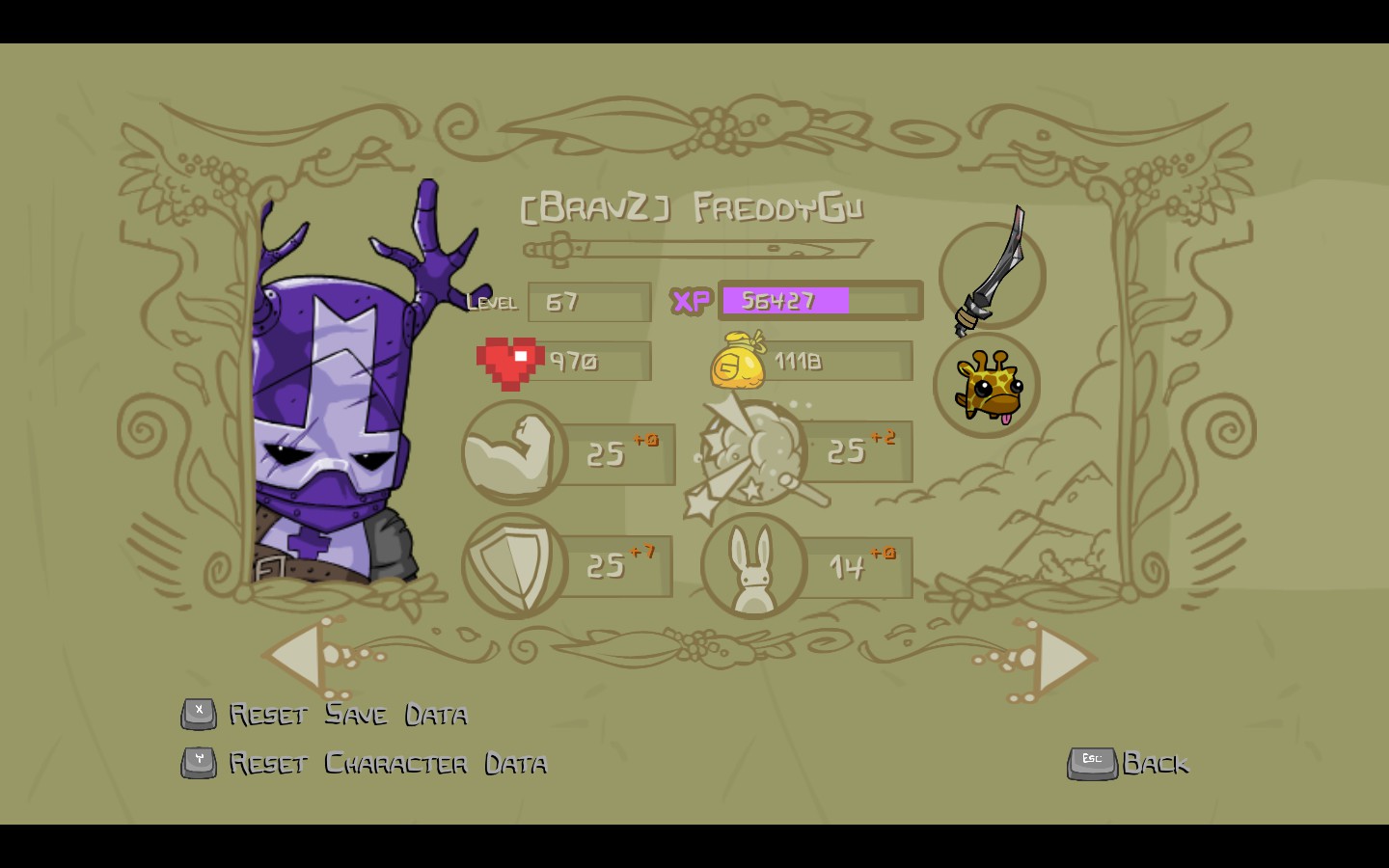
Task: Click the purple XP progress bar
Action: pyautogui.click(x=784, y=300)
